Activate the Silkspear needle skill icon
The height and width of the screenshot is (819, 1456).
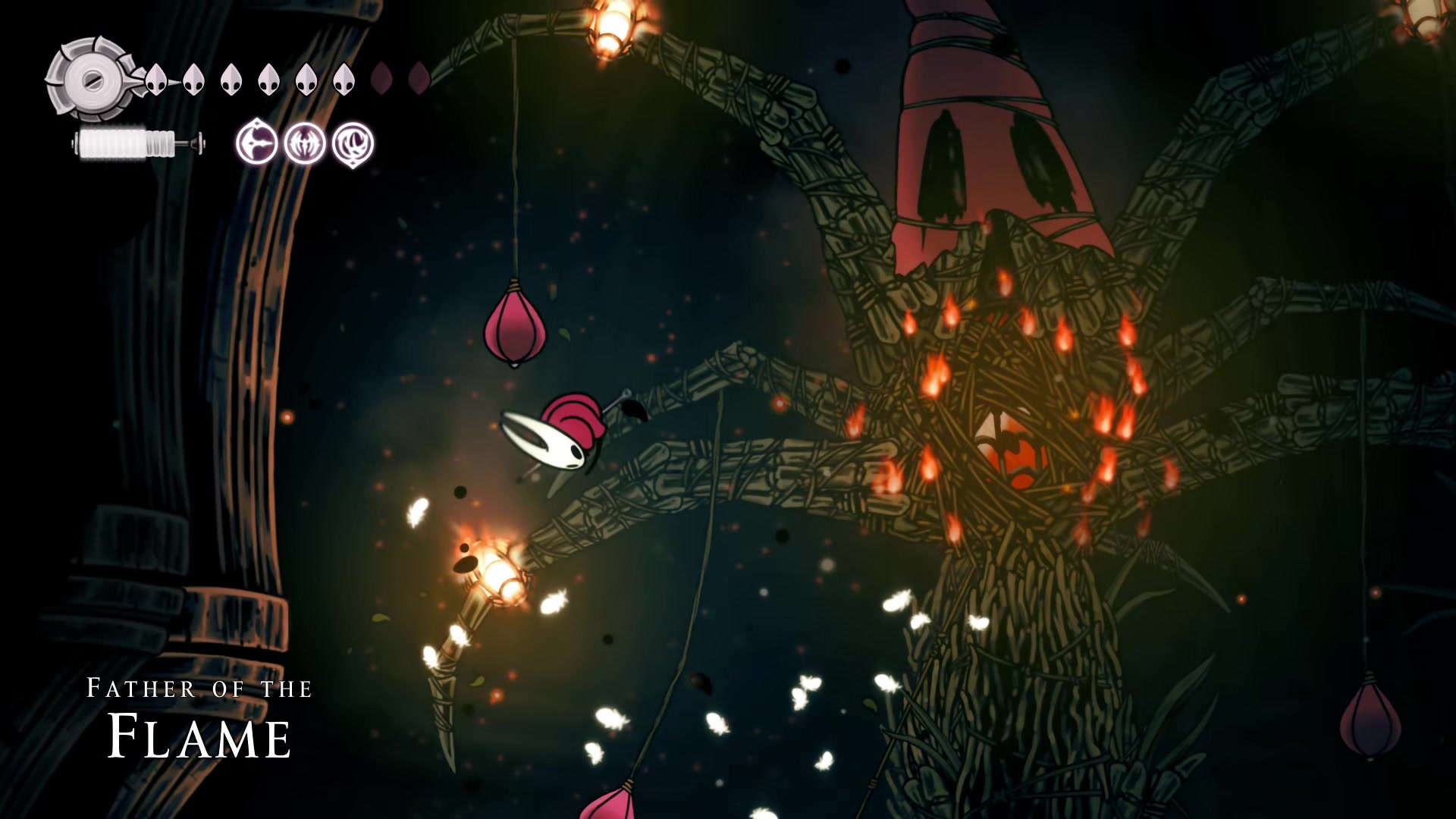[x=256, y=143]
